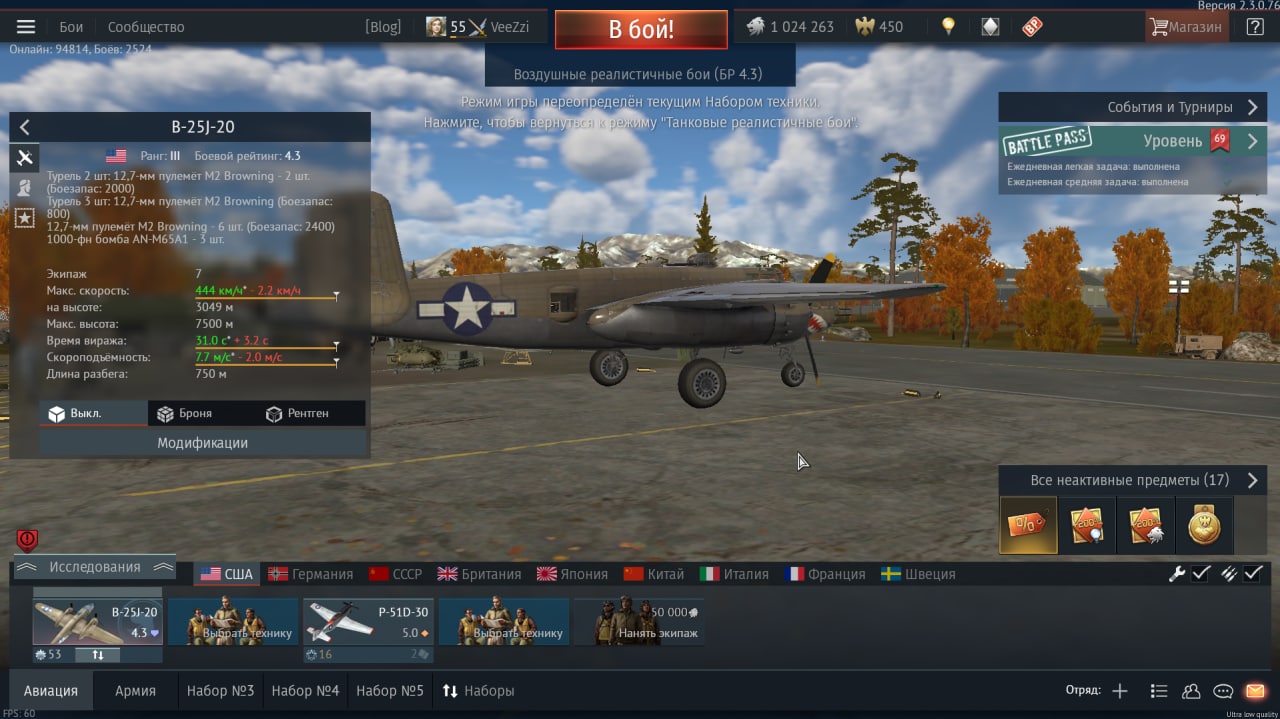Open Модификации for the B-25J-20
This screenshot has width=1280, height=719.
[202, 443]
